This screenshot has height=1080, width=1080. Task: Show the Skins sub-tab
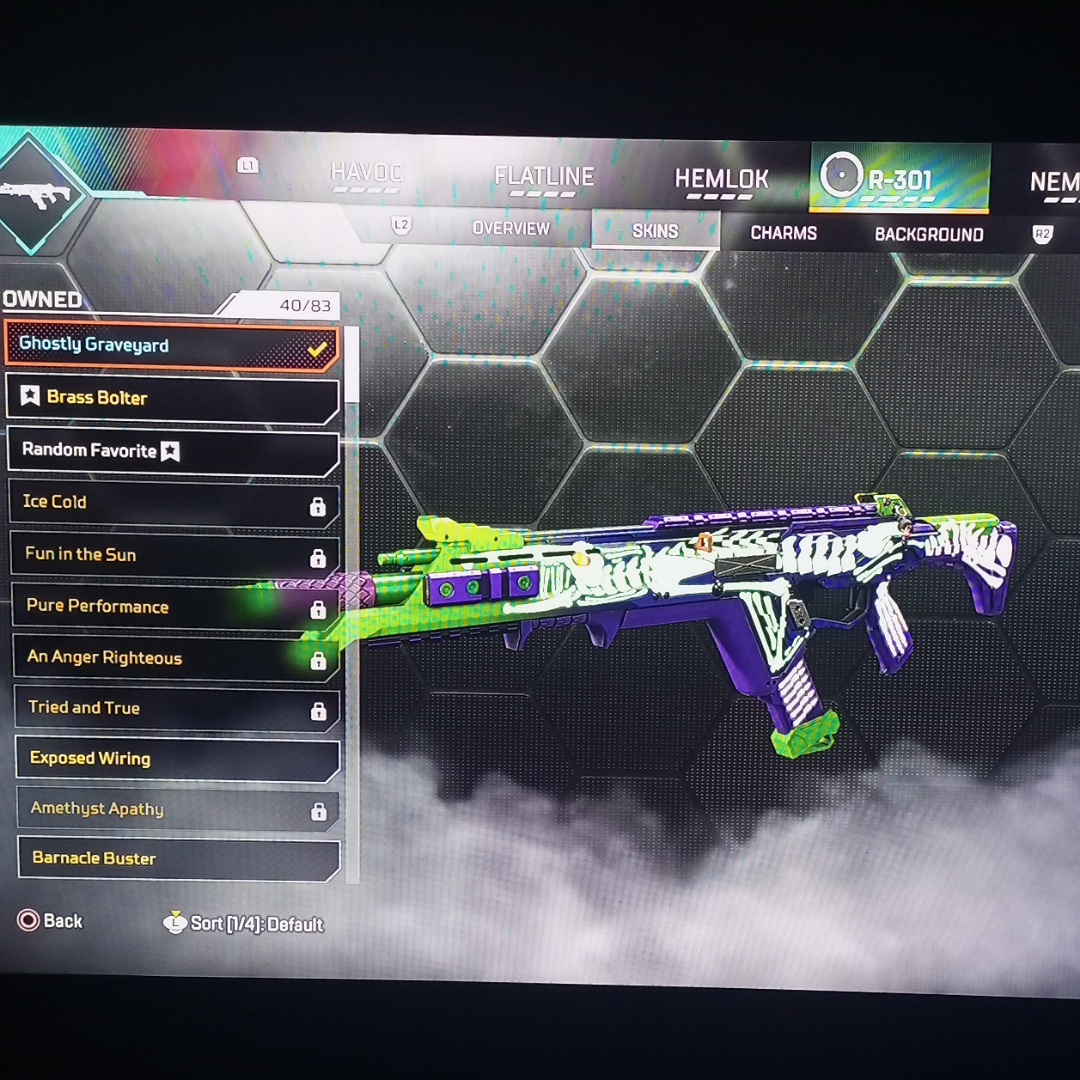(x=655, y=232)
